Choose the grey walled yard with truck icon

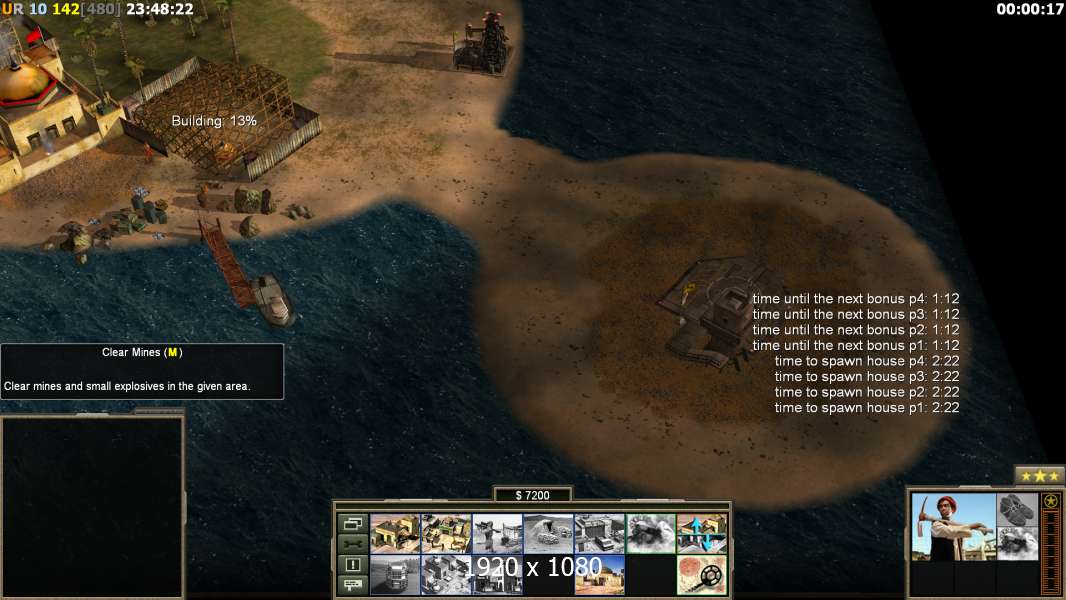click(x=599, y=534)
